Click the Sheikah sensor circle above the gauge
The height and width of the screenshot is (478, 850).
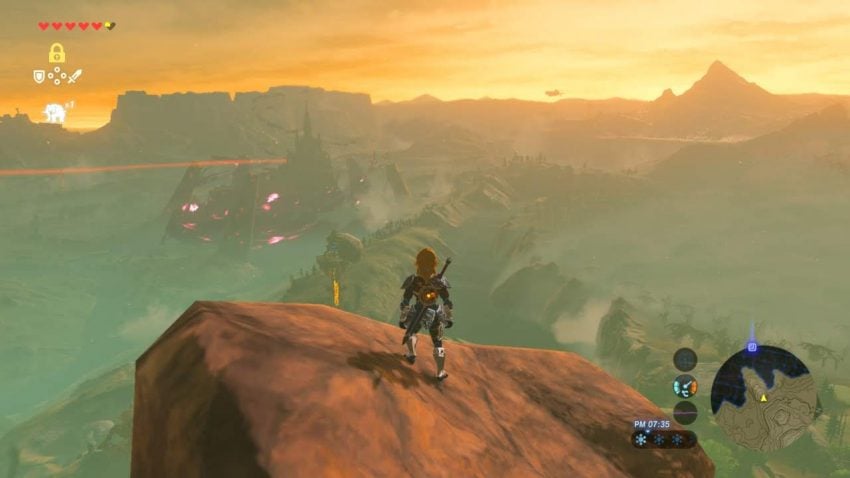click(685, 359)
